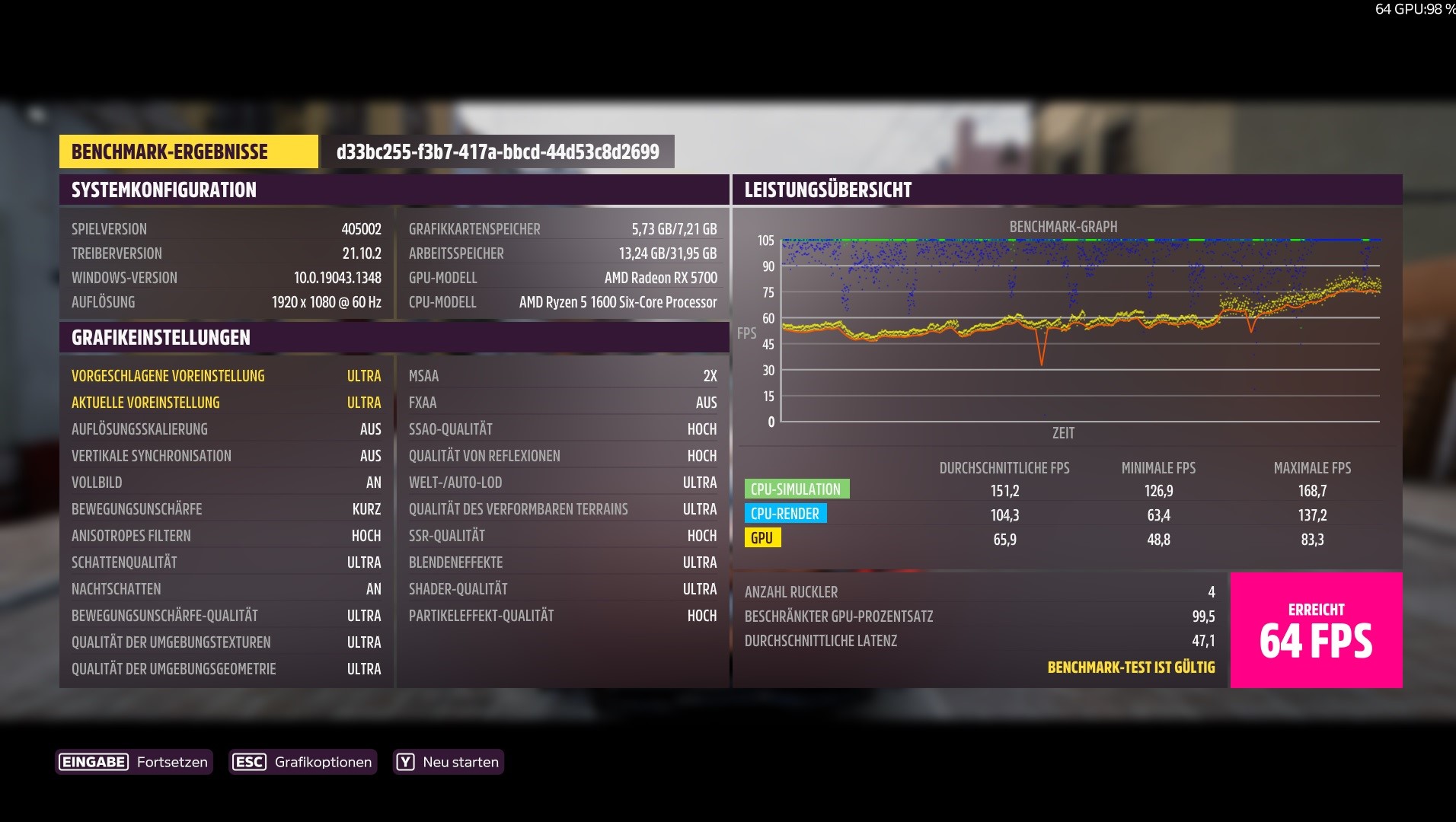Select the GPU legend marker
The width and height of the screenshot is (1456, 822).
click(763, 538)
